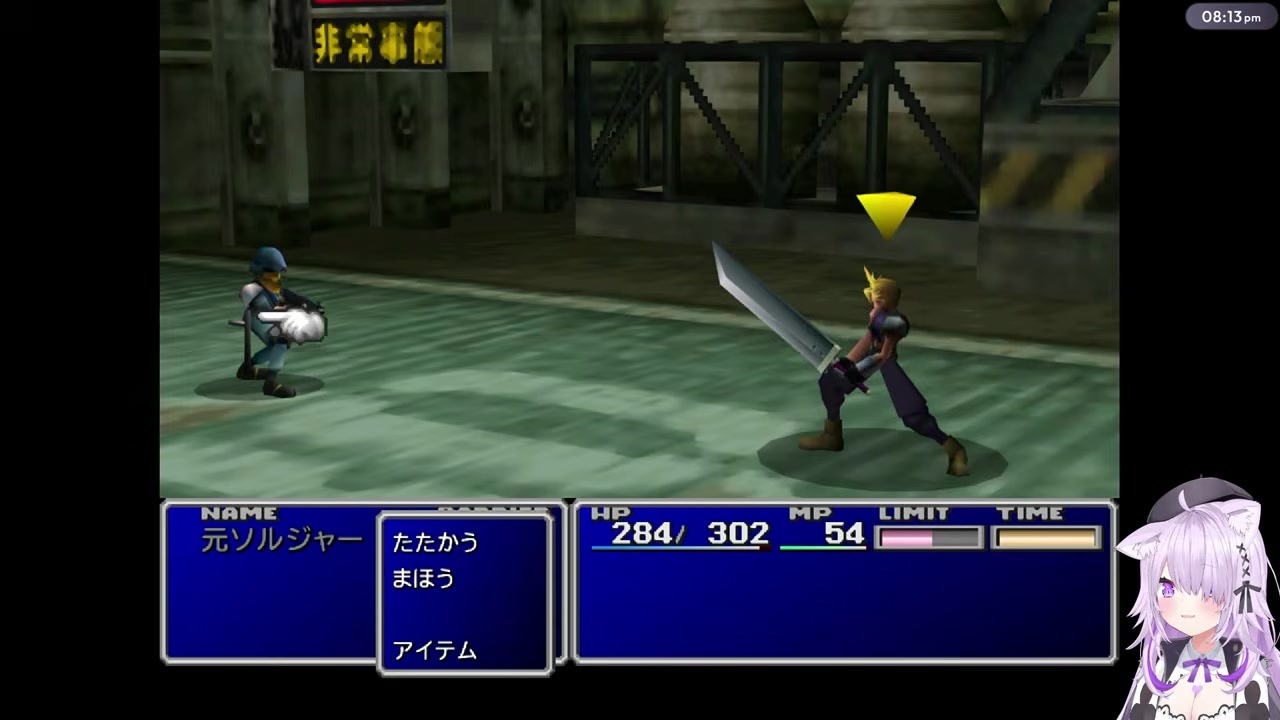Click the NAME column header
Image resolution: width=1280 pixels, height=720 pixels.
[238, 512]
